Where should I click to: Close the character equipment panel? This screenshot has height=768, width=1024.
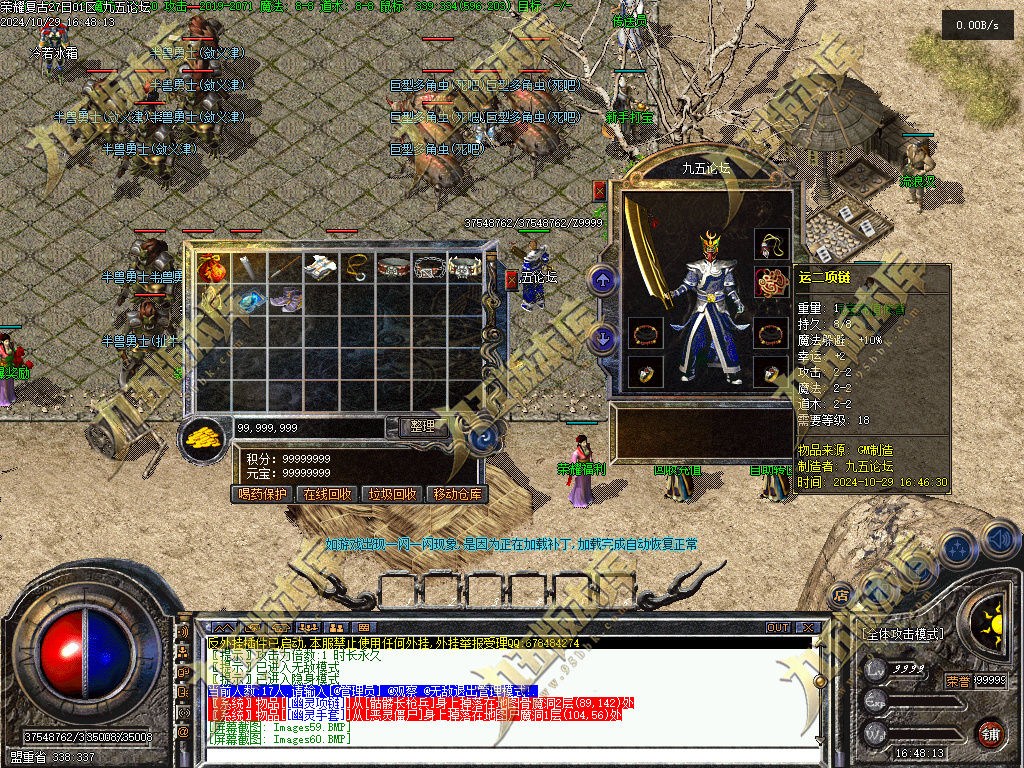pos(600,190)
